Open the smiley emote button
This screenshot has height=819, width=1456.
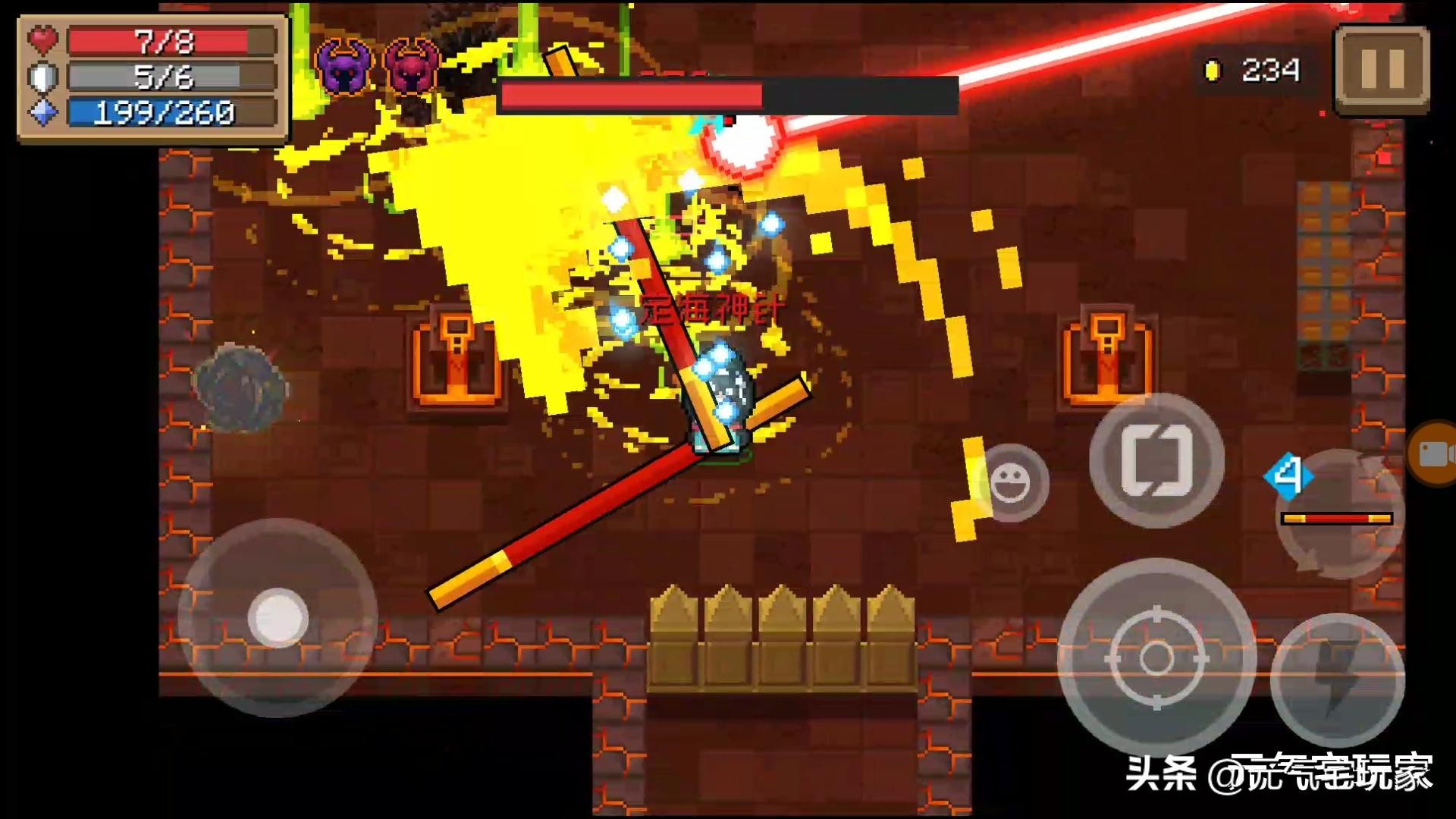pos(1009,483)
